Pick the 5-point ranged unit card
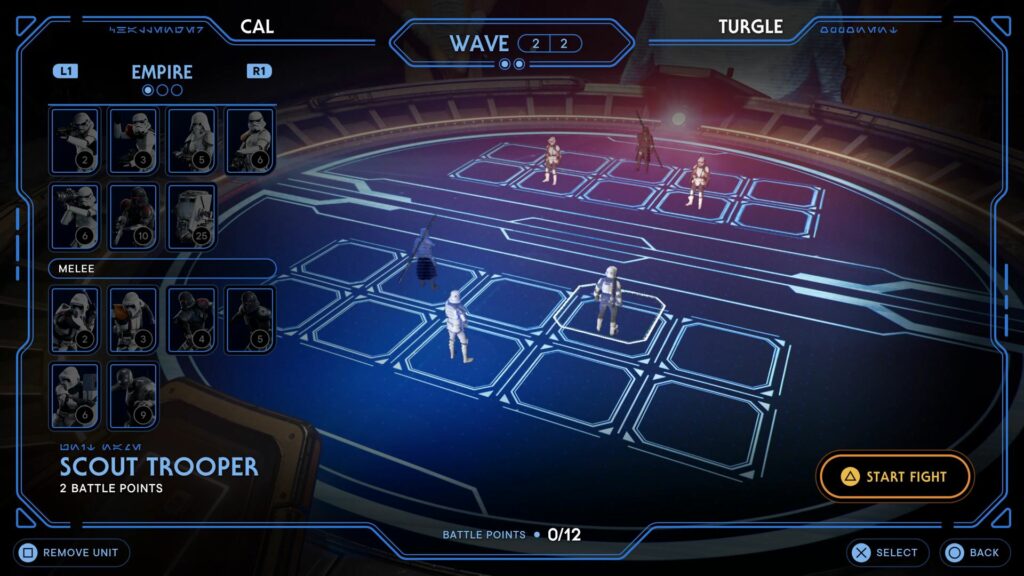Image resolution: width=1024 pixels, height=576 pixels. pos(191,141)
